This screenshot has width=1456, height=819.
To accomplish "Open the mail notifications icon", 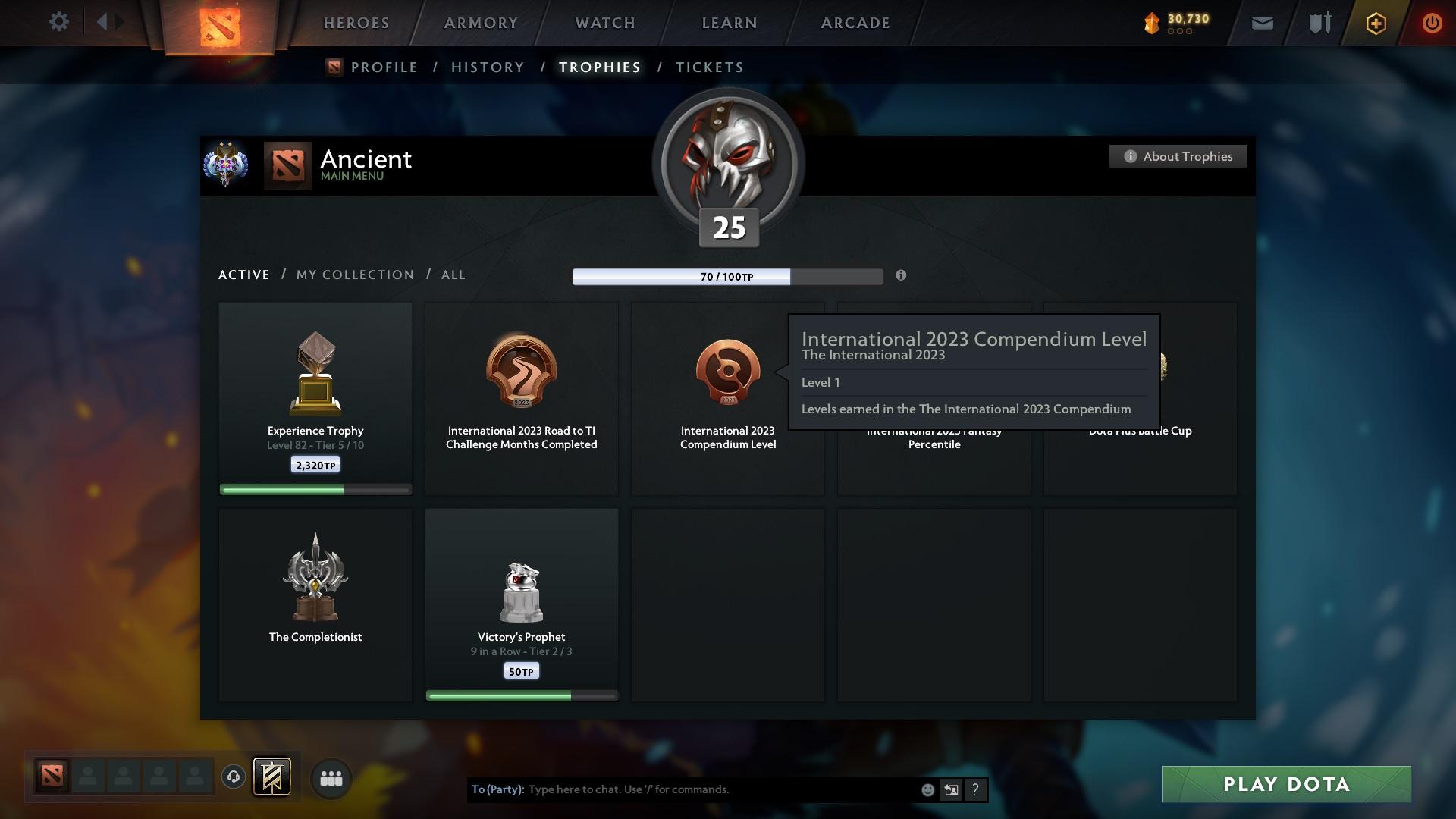I will pyautogui.click(x=1261, y=22).
